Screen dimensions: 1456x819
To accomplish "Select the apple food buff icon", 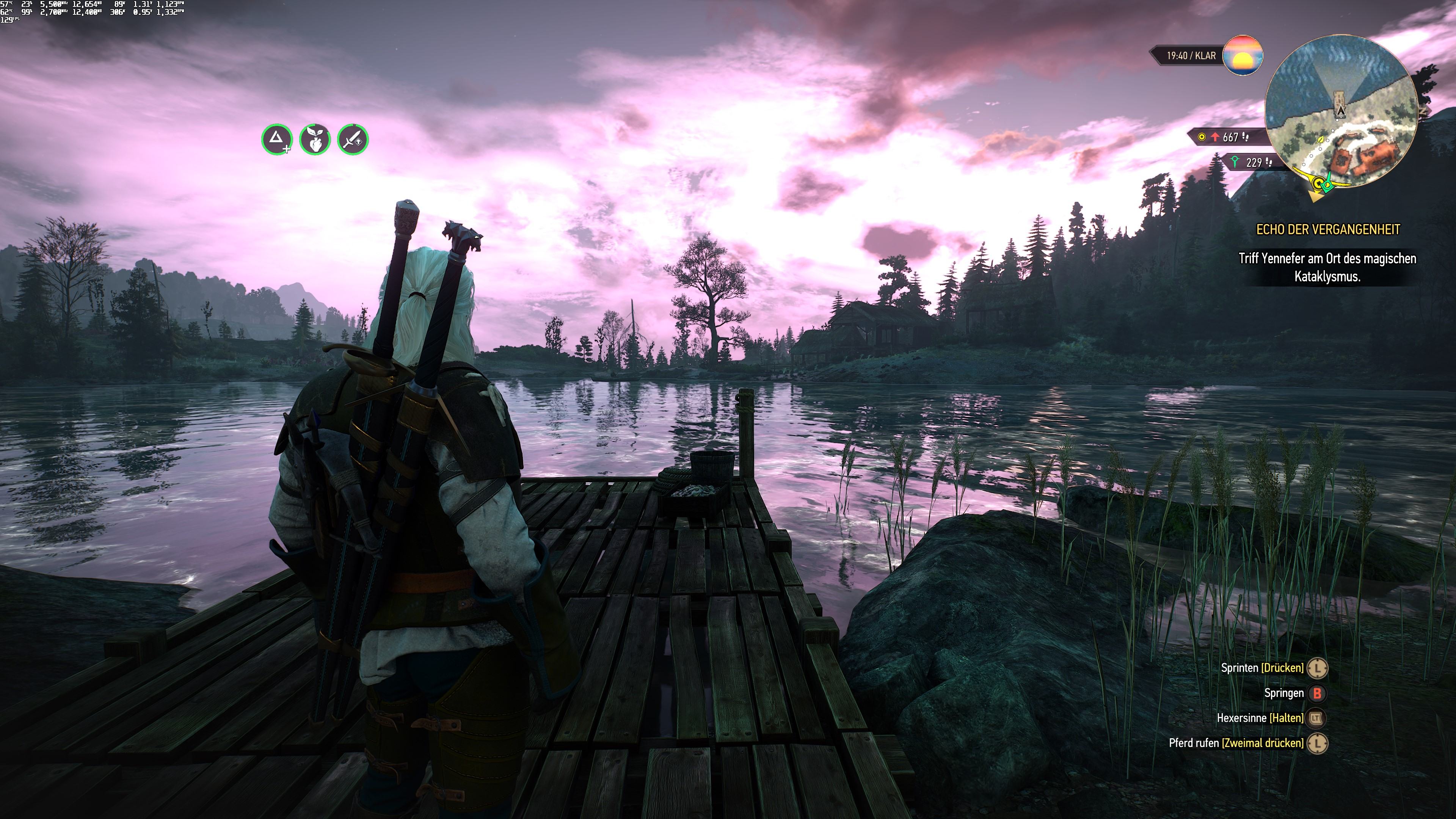I will tap(315, 139).
